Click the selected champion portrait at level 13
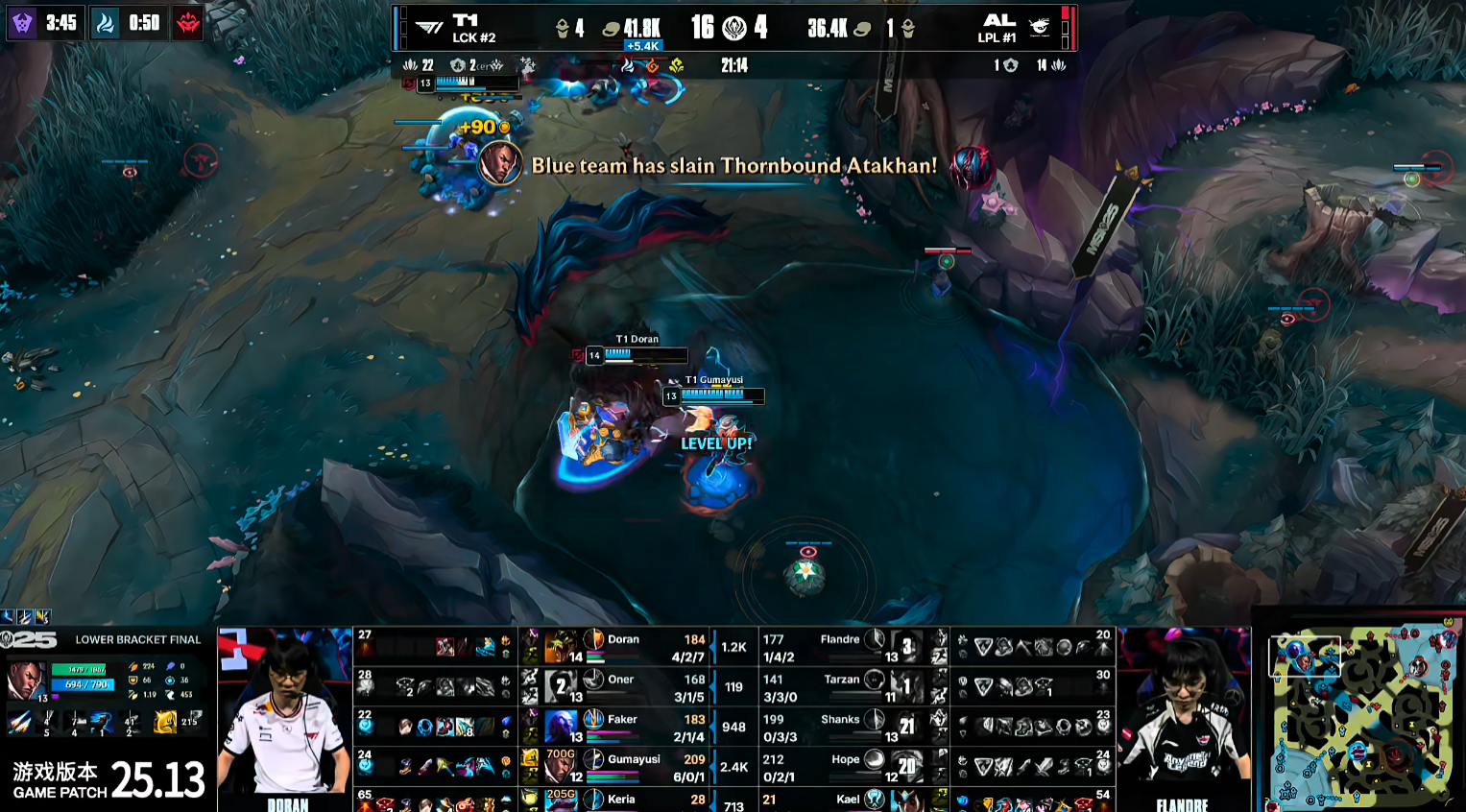The image size is (1466, 812). [26, 680]
